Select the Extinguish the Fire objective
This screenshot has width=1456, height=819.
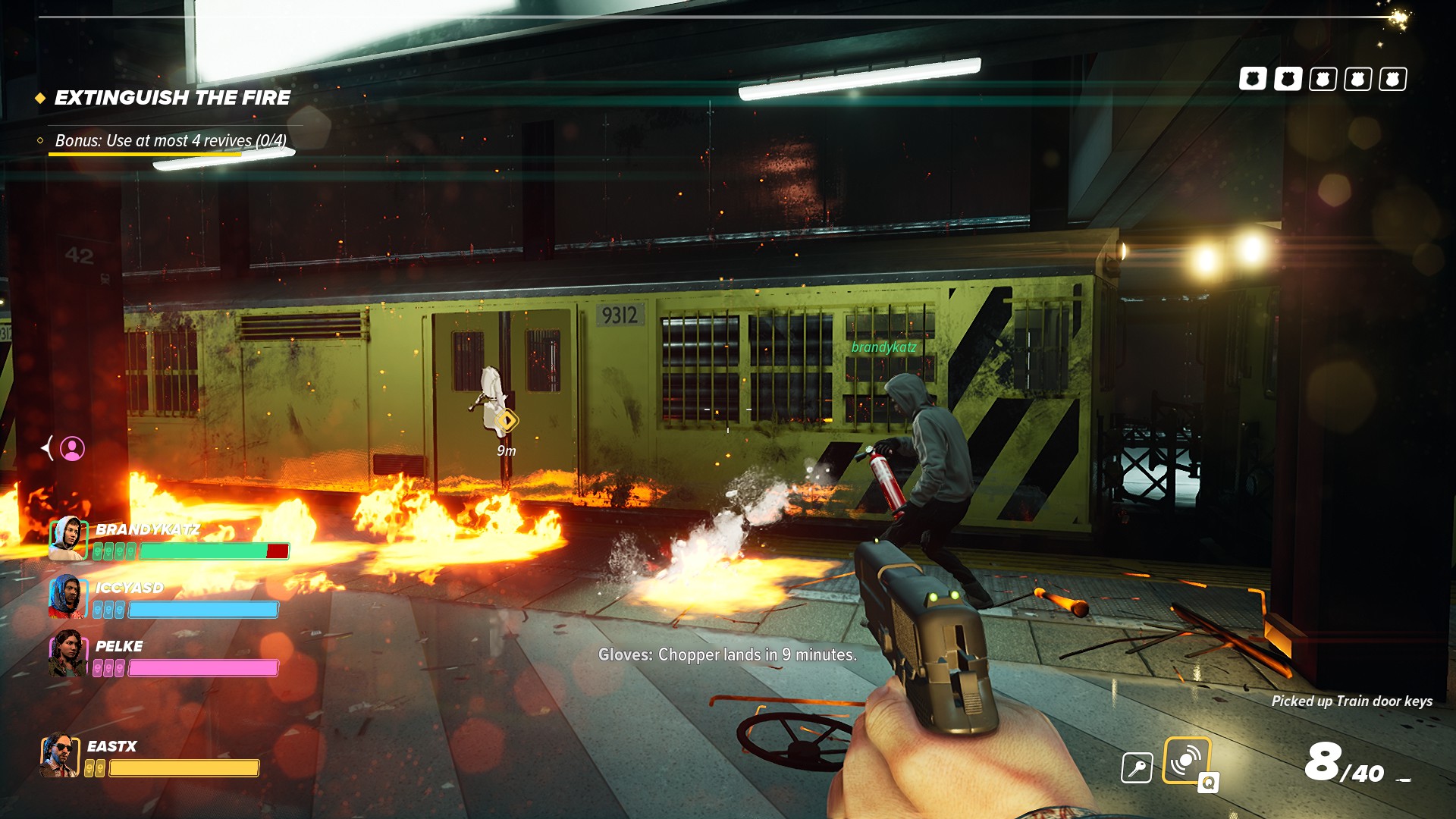(x=172, y=98)
